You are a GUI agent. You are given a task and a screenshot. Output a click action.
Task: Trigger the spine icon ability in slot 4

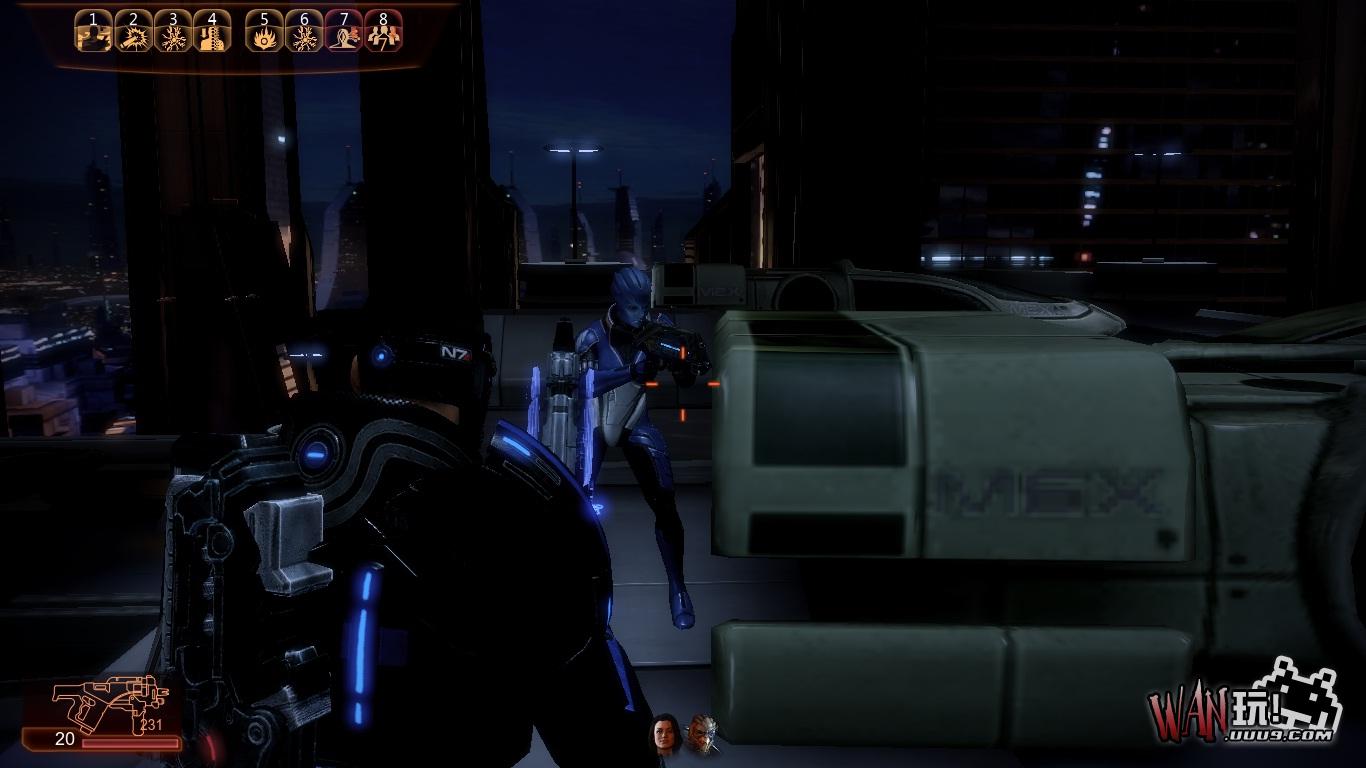(x=212, y=33)
